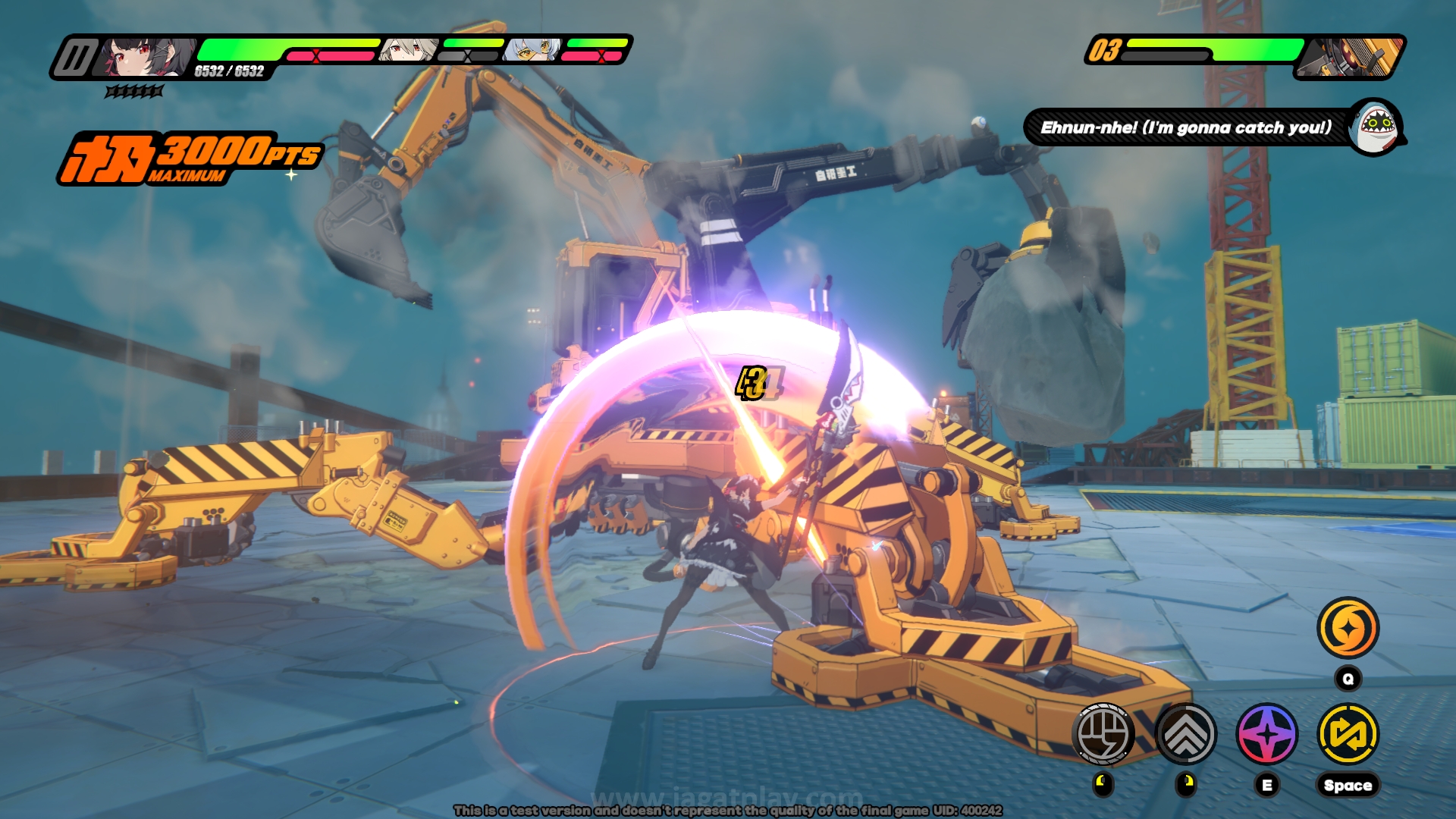Pause the game with the top-left button

click(x=75, y=58)
